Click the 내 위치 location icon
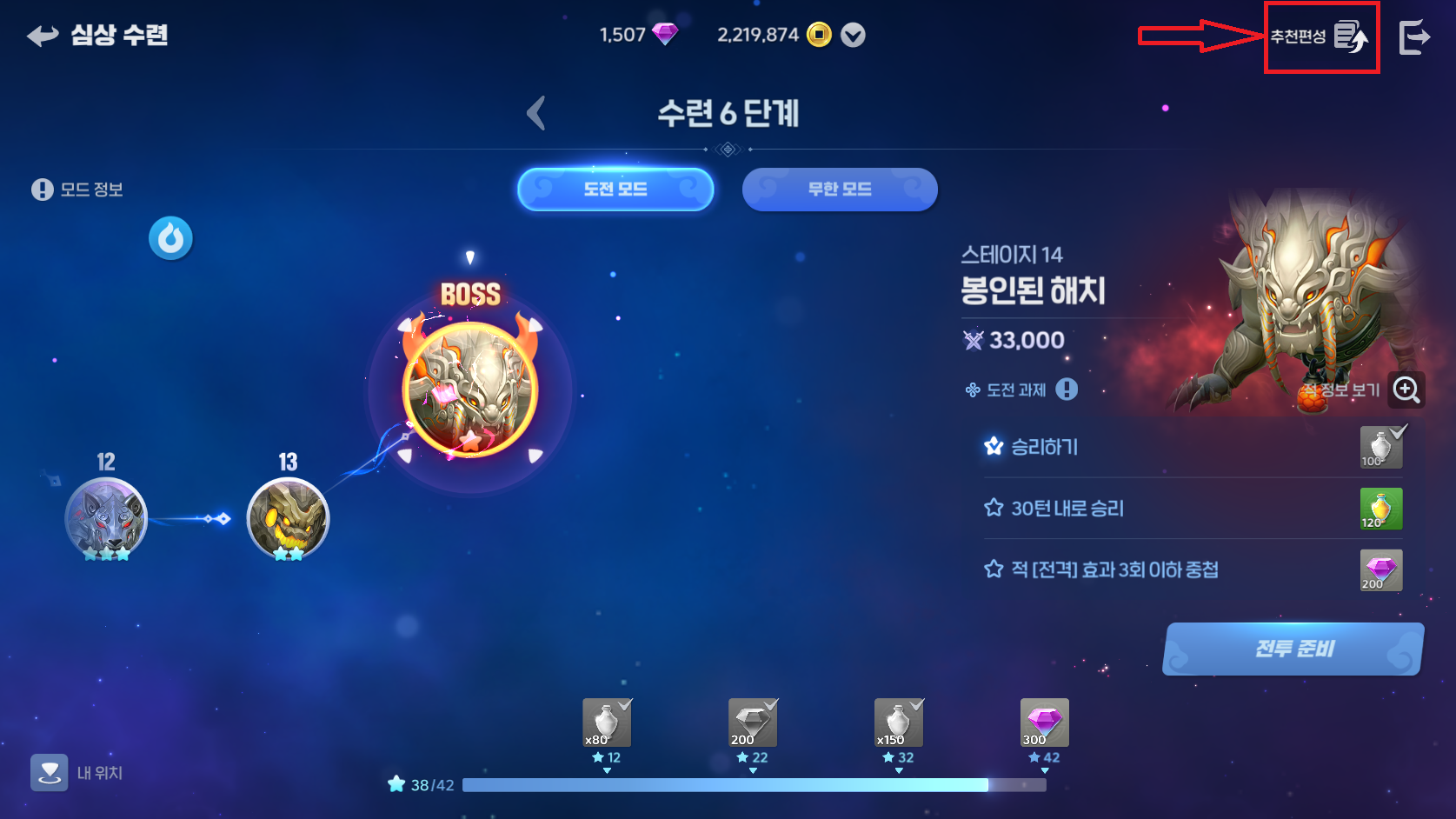Screen dimensions: 1456x819 coord(50,772)
